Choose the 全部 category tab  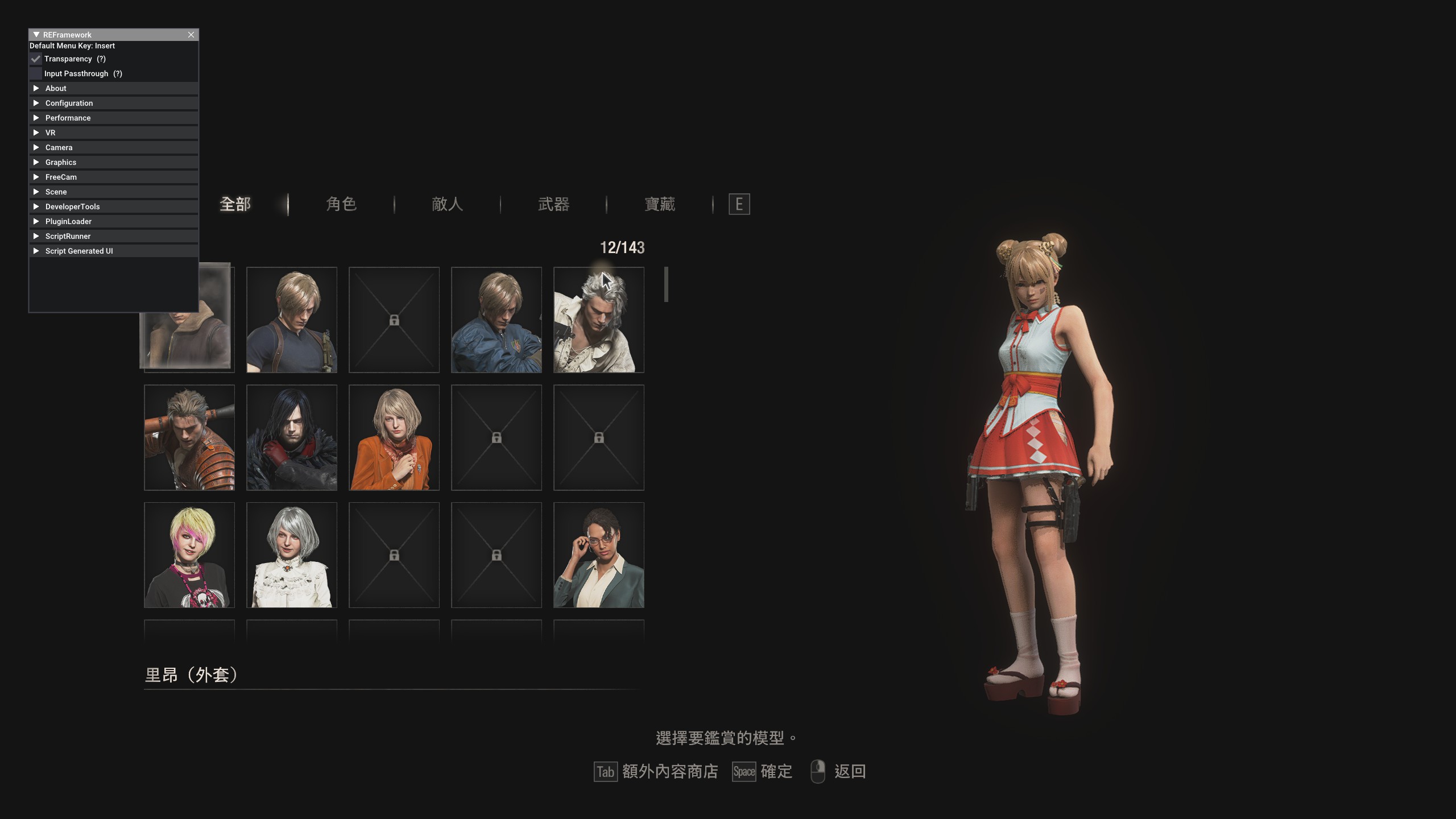[235, 204]
